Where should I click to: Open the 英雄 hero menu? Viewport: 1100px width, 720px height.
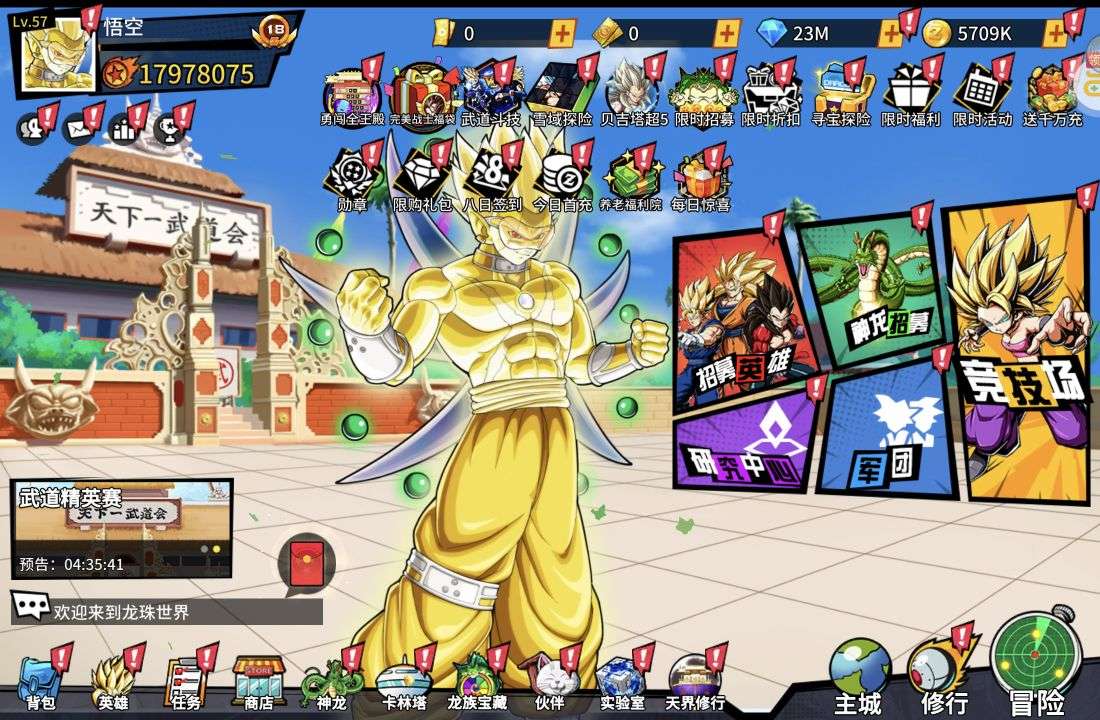(x=112, y=681)
